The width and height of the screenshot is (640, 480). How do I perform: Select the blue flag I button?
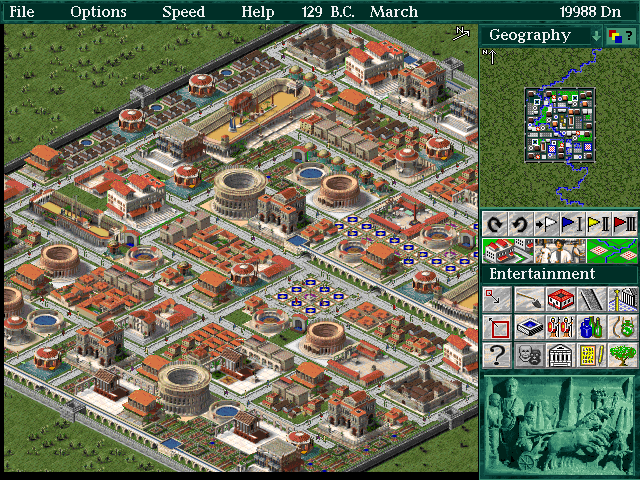tap(571, 223)
